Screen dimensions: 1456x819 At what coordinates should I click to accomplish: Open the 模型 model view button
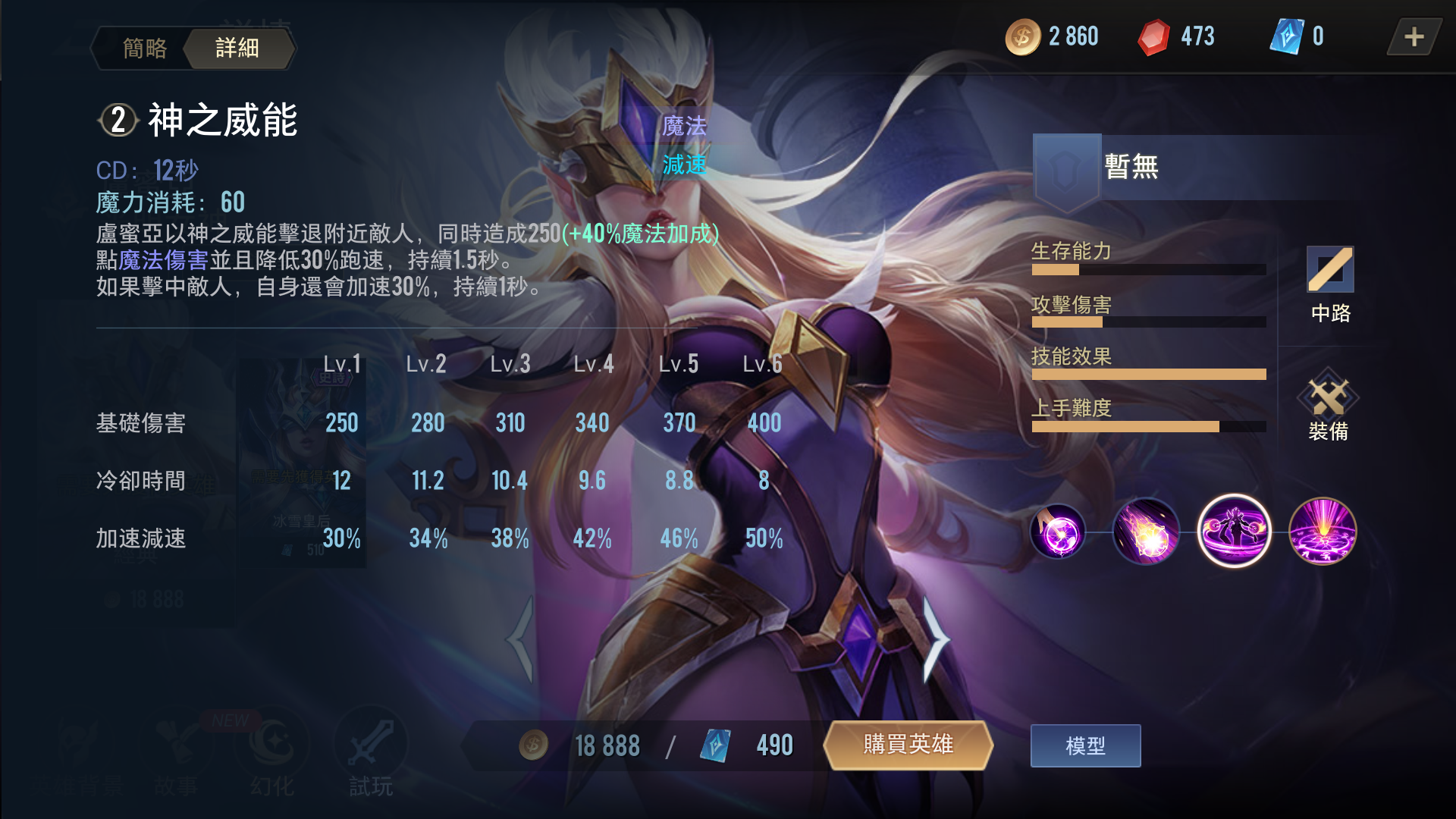click(x=1086, y=745)
